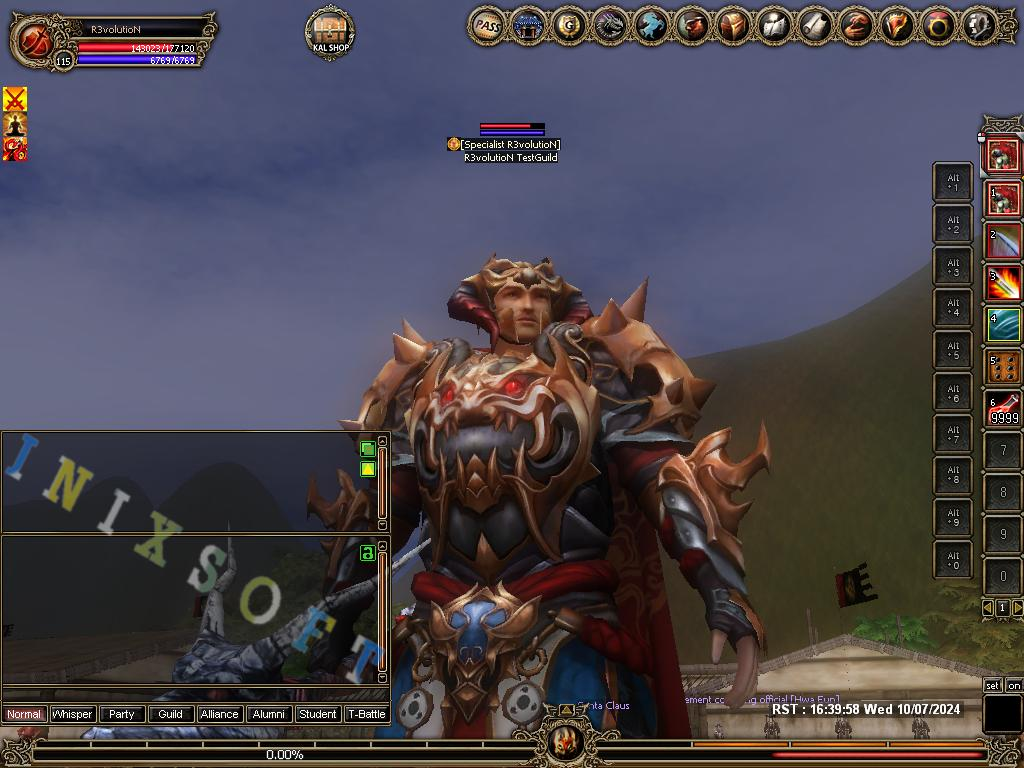Choose the T-Battle chat tab
This screenshot has height=768, width=1024.
(x=367, y=714)
